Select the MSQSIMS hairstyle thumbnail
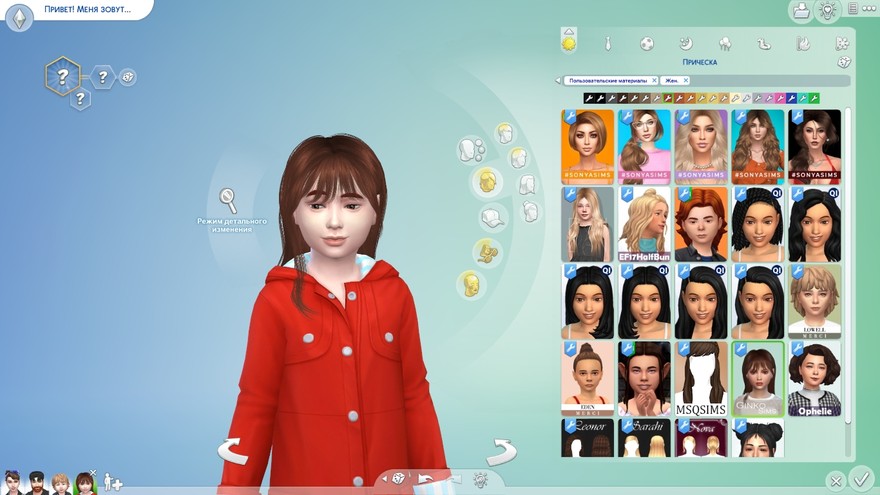Screen dimensions: 880x495 [x=700, y=380]
